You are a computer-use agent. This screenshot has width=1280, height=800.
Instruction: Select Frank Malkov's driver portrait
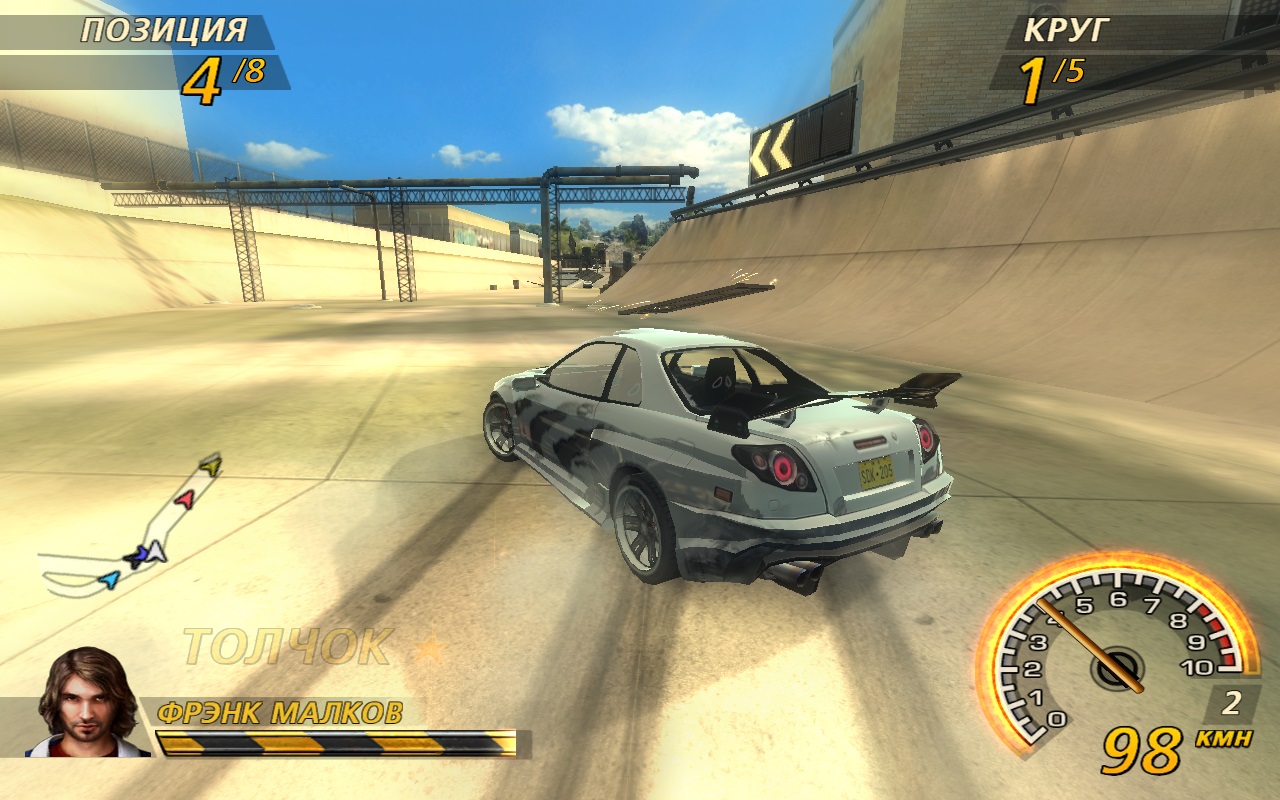[x=87, y=702]
